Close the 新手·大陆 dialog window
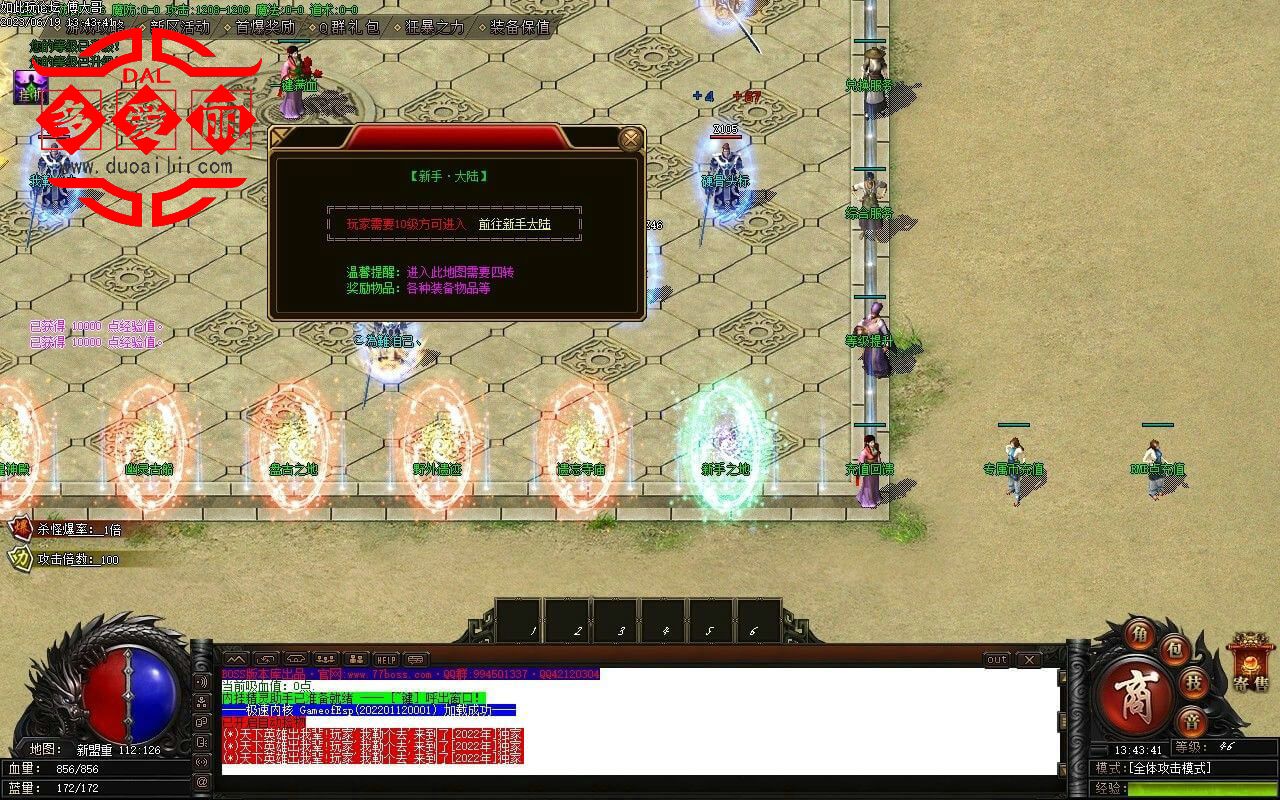 630,139
